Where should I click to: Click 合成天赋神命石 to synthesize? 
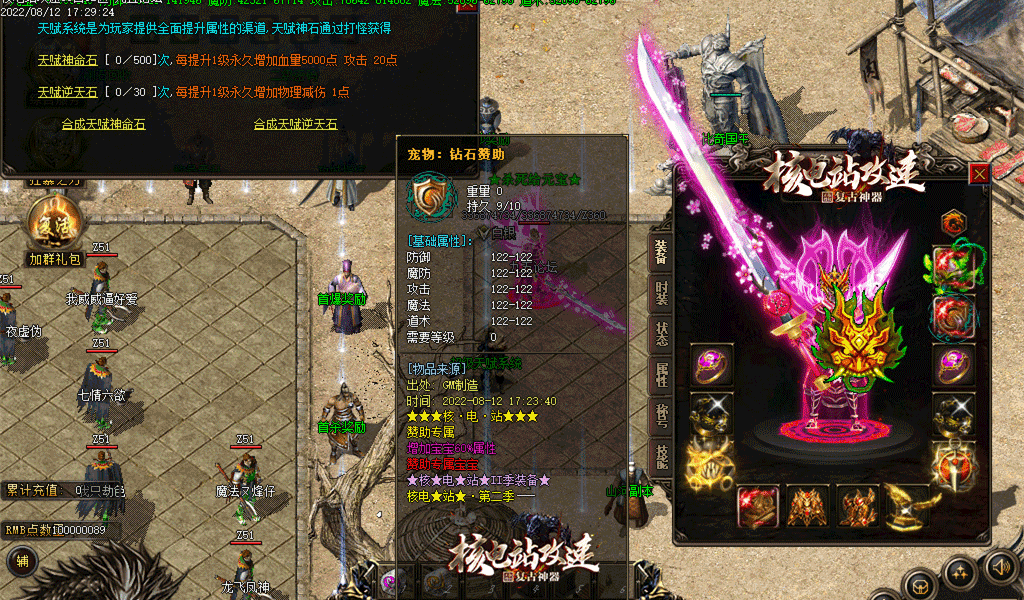coord(103,125)
